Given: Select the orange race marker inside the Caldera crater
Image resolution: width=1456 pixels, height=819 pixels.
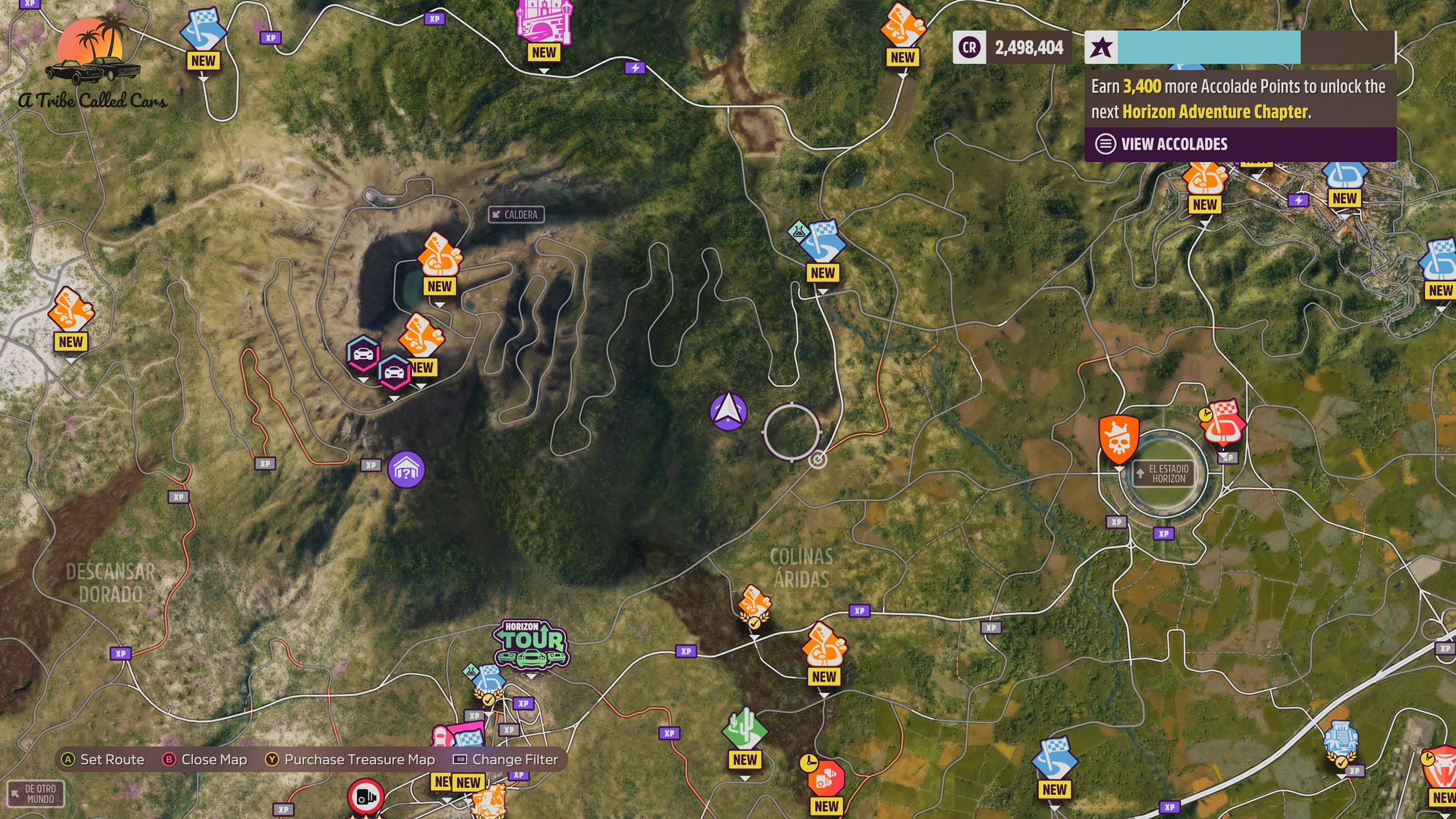Looking at the screenshot, I should coord(440,255).
